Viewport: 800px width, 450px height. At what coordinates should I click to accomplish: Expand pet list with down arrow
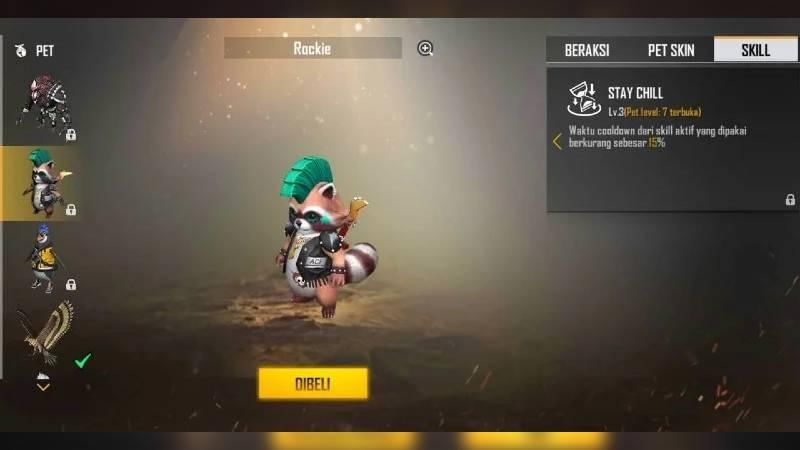pos(43,385)
